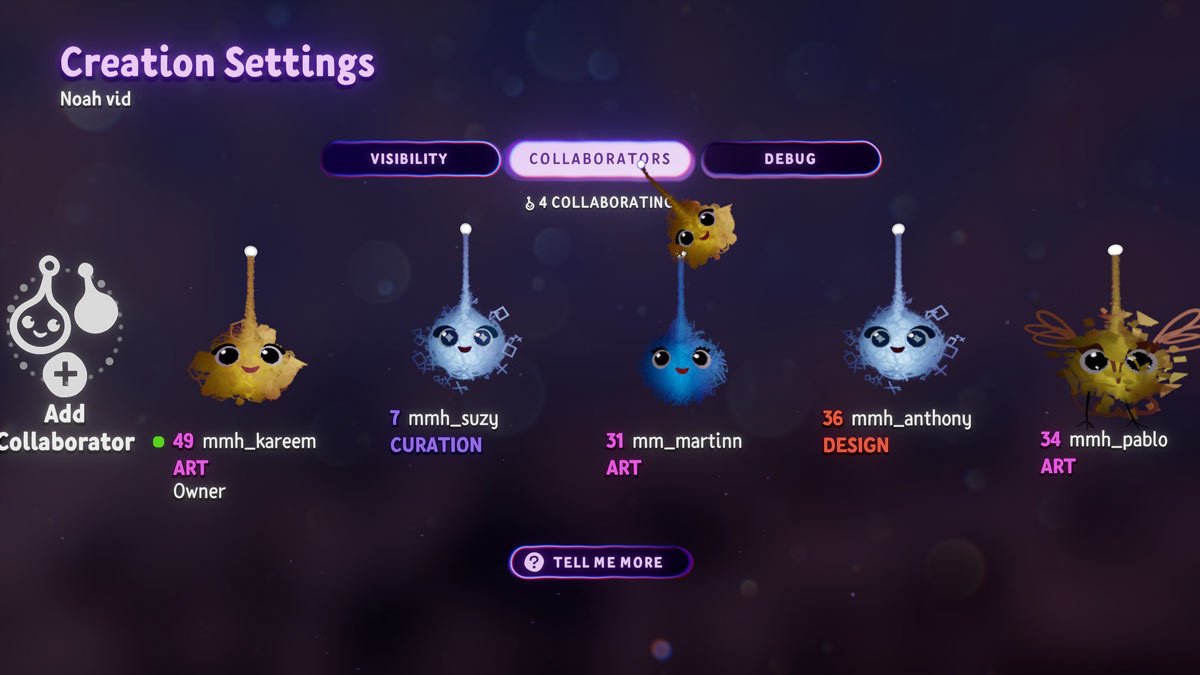Choose collaborator mmh_suzy
This screenshot has height=675, width=1200.
(x=466, y=342)
